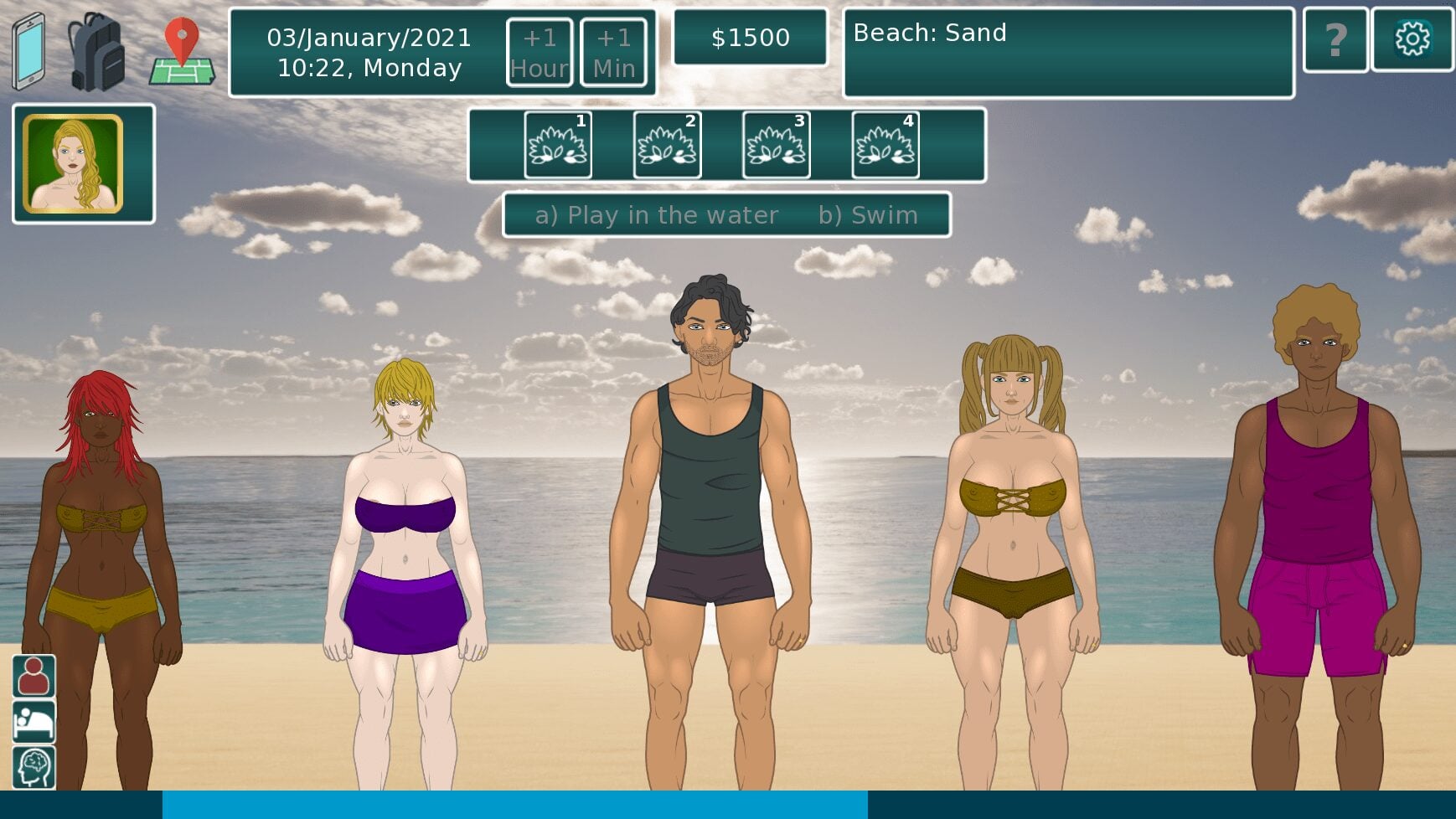
Task: Open the map with the red pin
Action: (182, 51)
